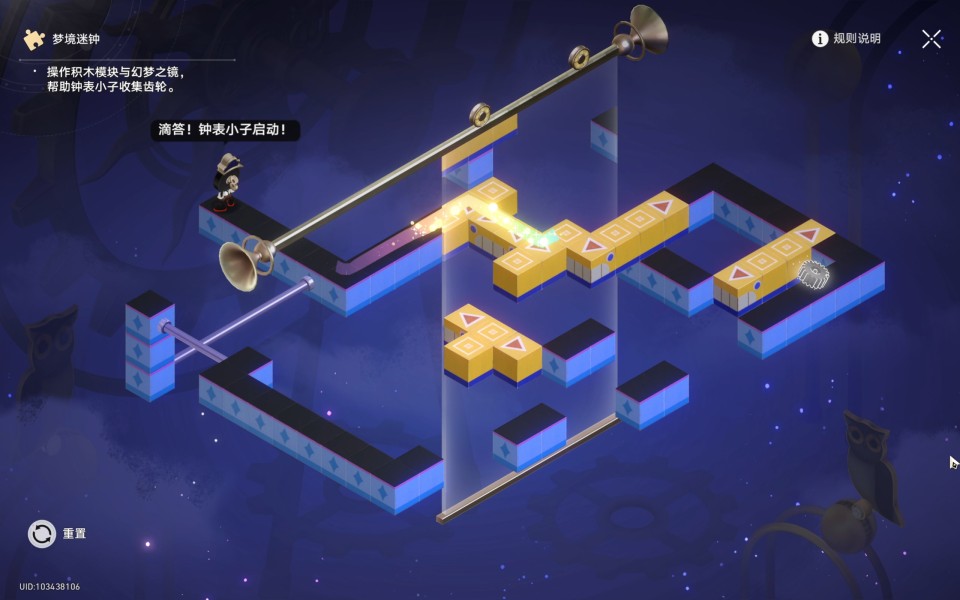Image resolution: width=960 pixels, height=600 pixels.
Task: Open the 规则说明 rules explanation
Action: click(846, 39)
